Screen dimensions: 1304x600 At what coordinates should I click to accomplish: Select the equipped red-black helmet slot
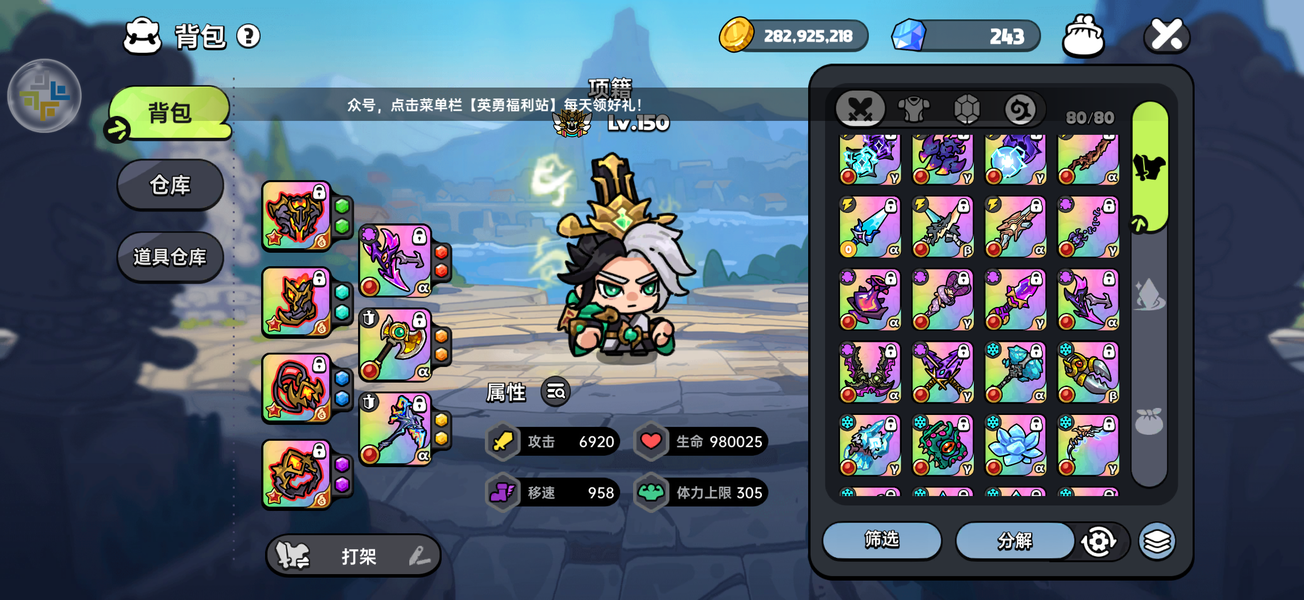click(297, 215)
